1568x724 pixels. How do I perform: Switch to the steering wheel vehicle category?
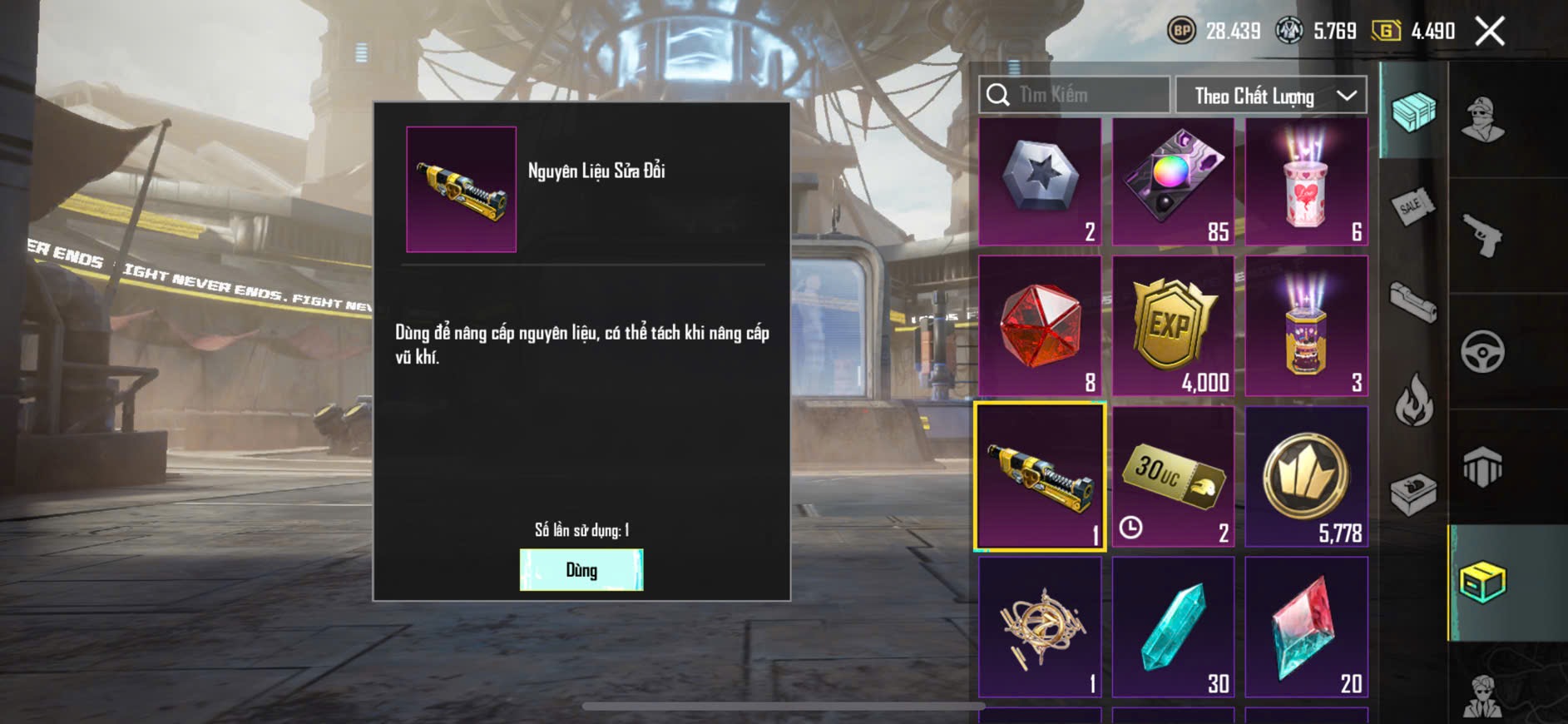(1482, 351)
